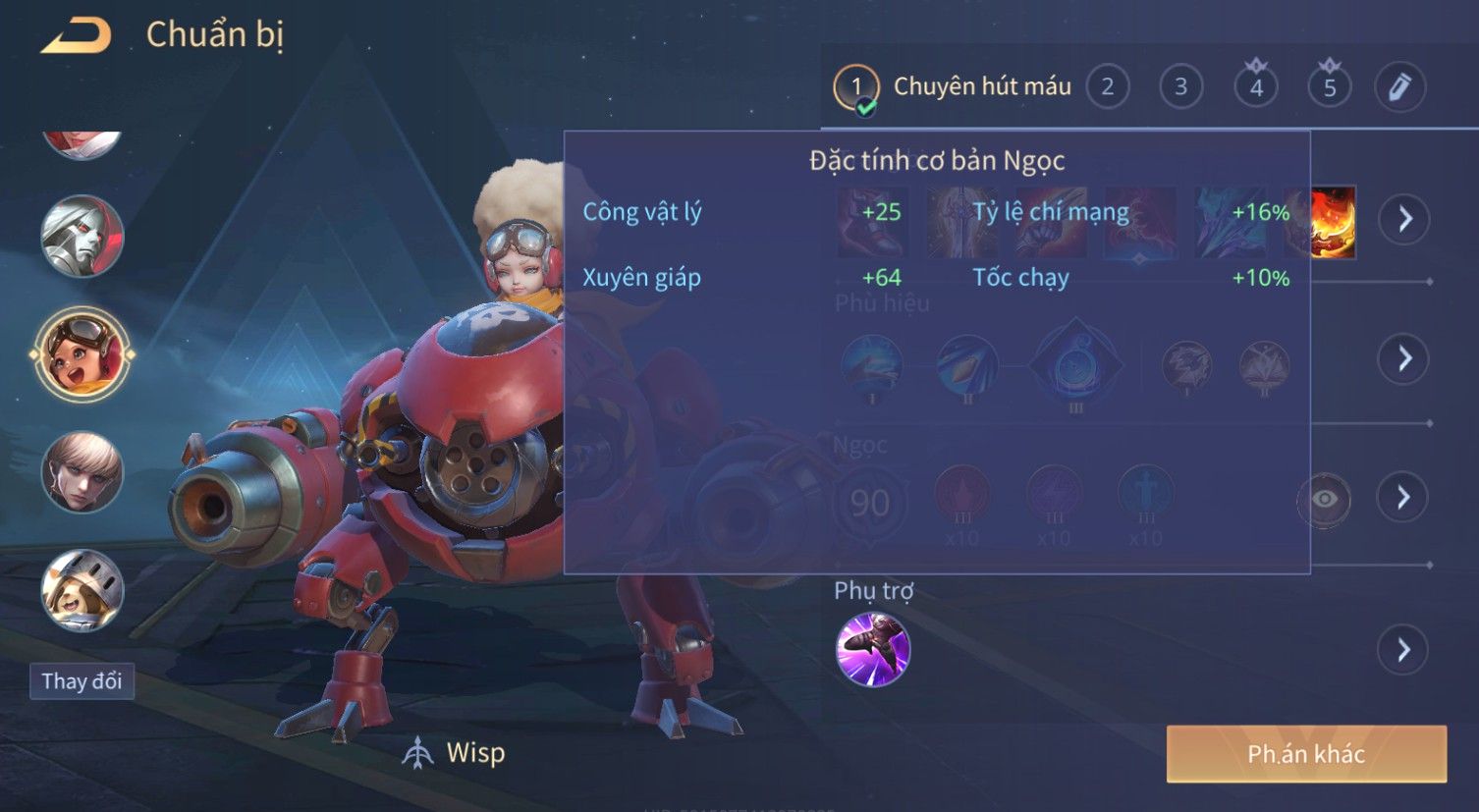Viewport: 1479px width, 812px height.
Task: Choose the white-masked robot hero portrait
Action: [82, 237]
